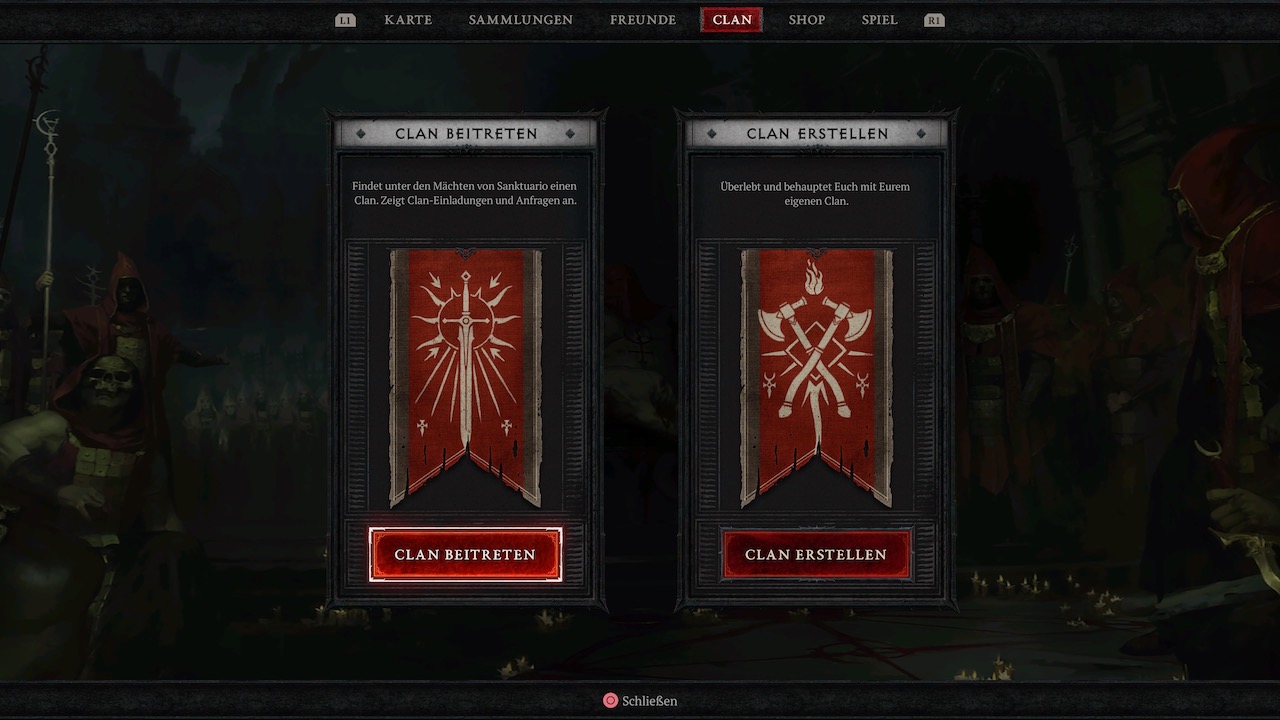Select the sword banner thumbnail
The width and height of the screenshot is (1280, 720).
click(x=465, y=375)
